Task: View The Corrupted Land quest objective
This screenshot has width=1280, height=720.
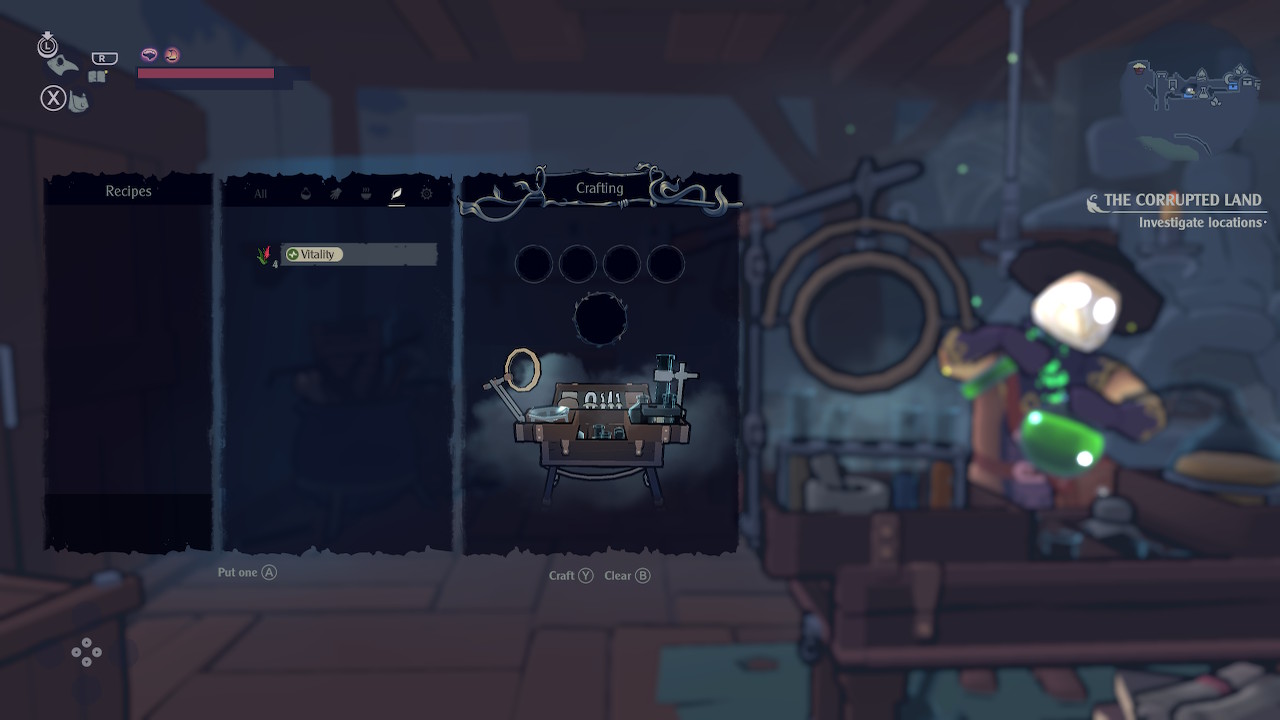Action: click(x=1182, y=200)
